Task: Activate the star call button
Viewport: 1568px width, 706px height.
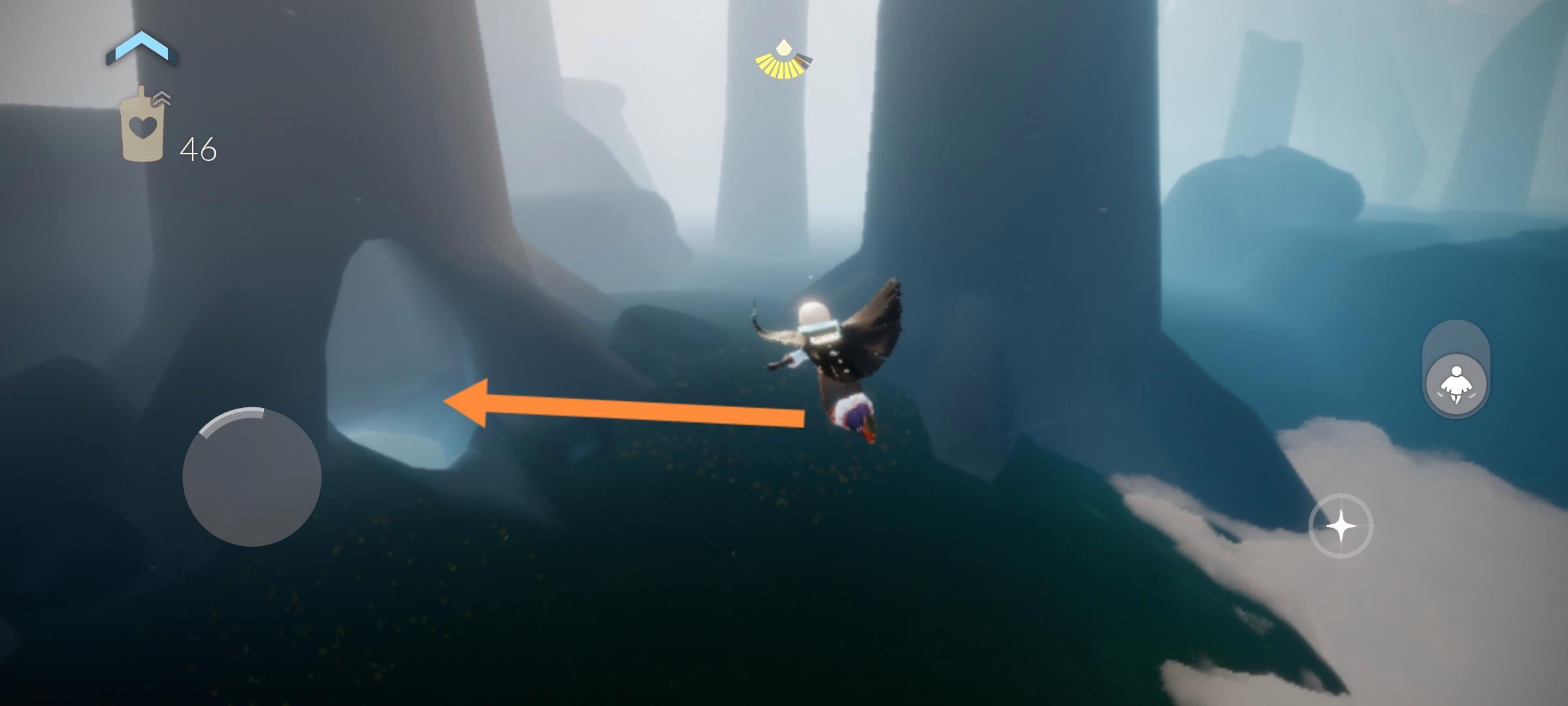Action: [1341, 526]
